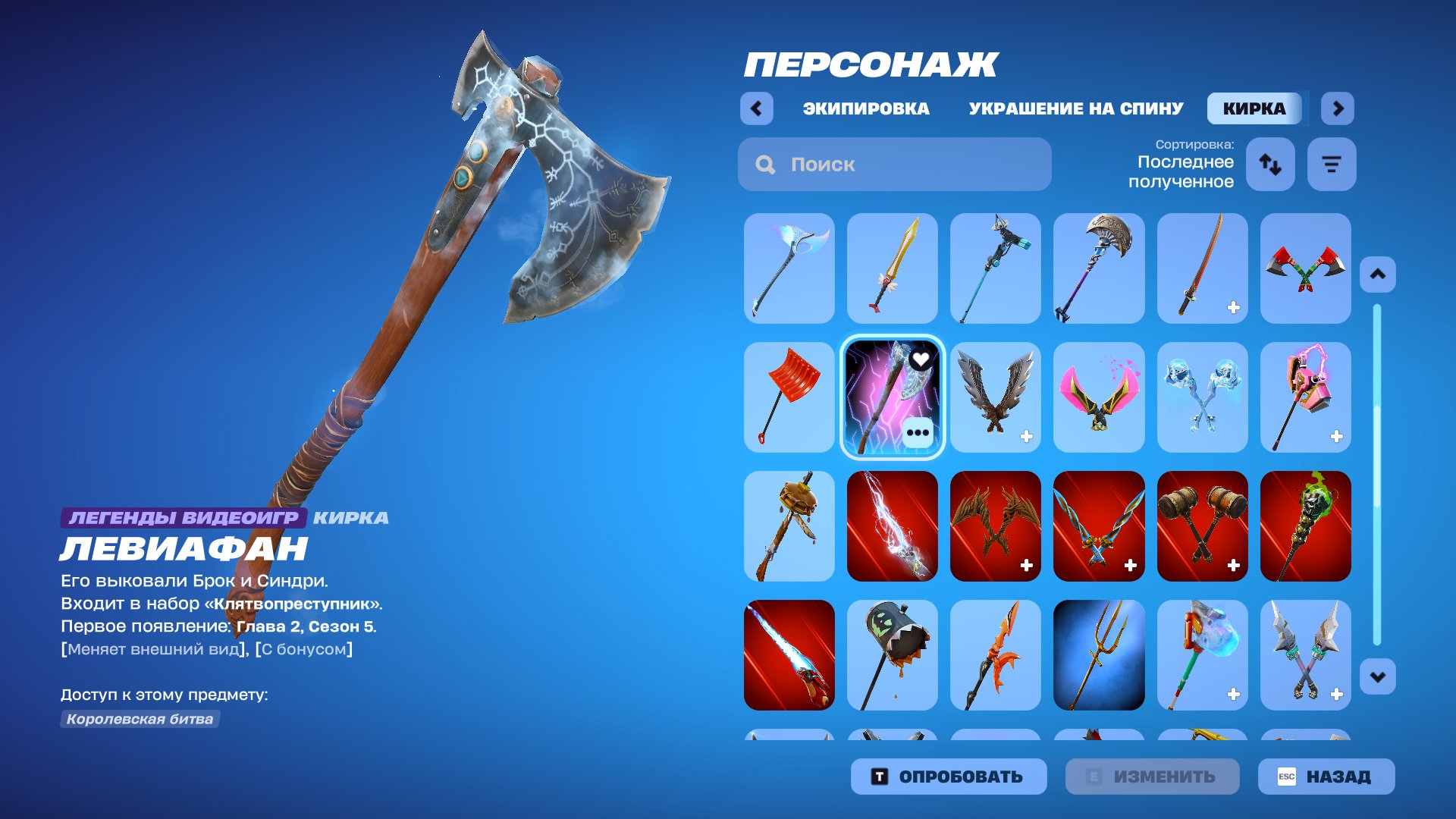Screen dimensions: 1456x819
Task: Open the three-dot options on the selected pickaxe
Action: (x=920, y=433)
